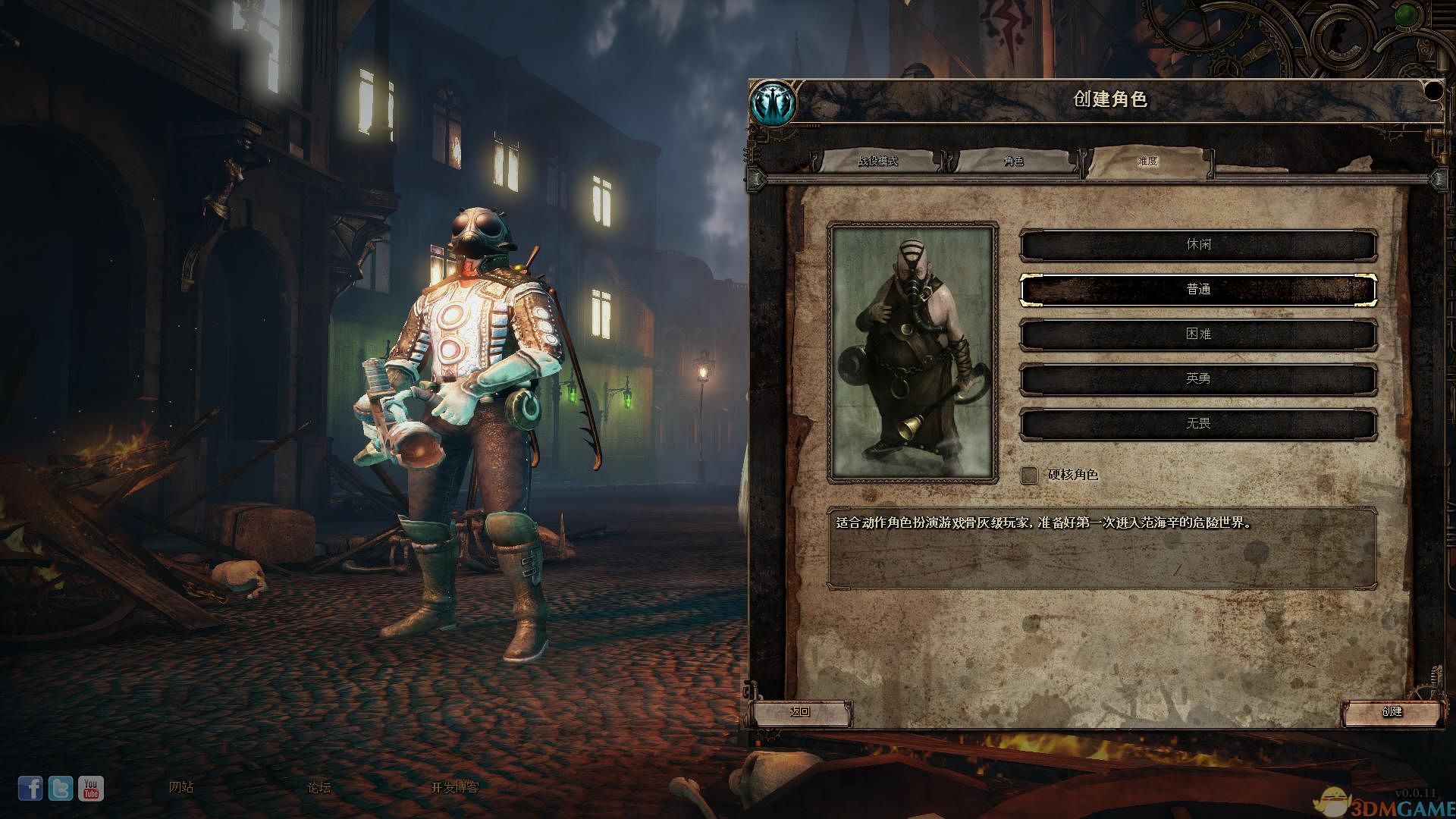Open the 论坛 forum link
Viewport: 1456px width, 819px height.
(x=318, y=788)
